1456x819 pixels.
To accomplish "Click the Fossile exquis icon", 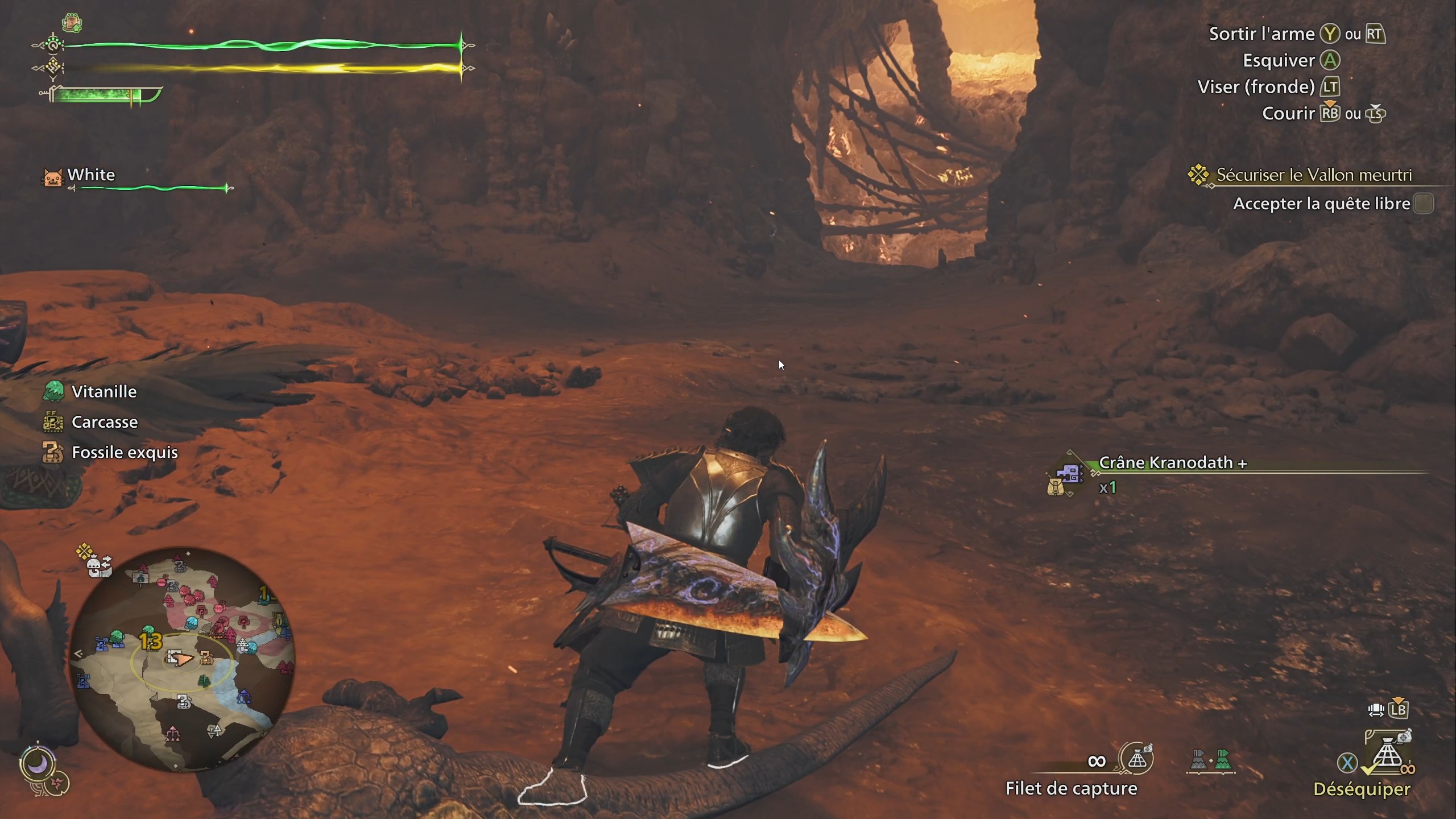I will tap(53, 452).
